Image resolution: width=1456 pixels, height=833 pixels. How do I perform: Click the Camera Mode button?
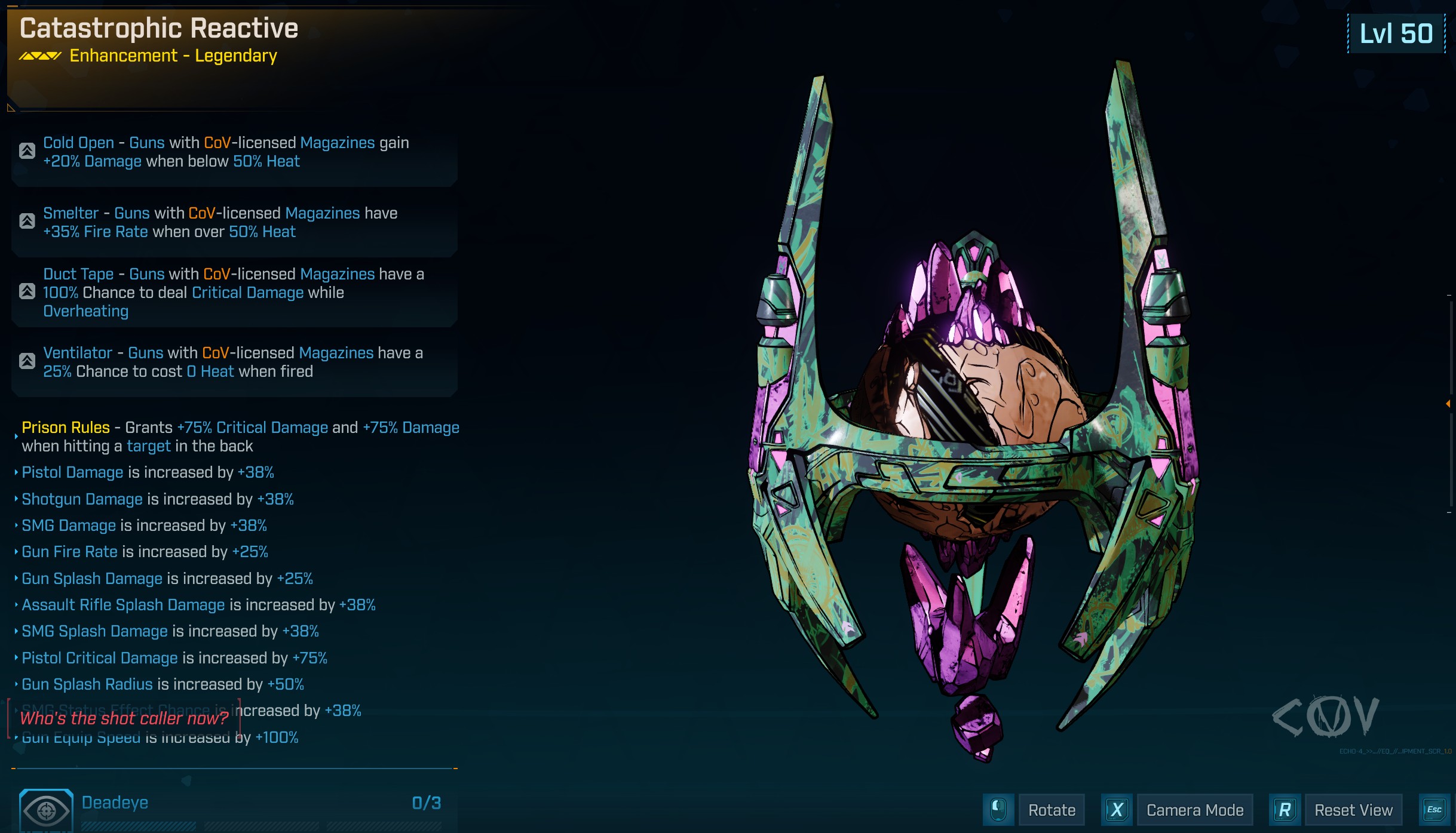click(1194, 810)
